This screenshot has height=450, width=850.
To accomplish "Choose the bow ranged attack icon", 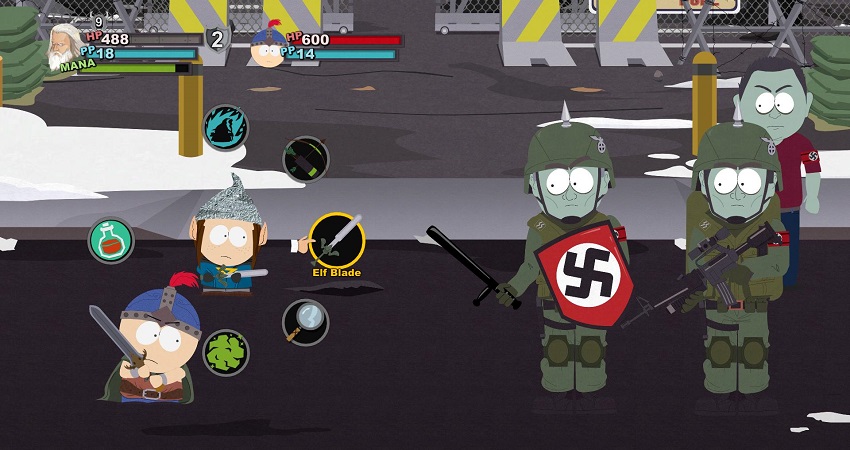I will 305,160.
